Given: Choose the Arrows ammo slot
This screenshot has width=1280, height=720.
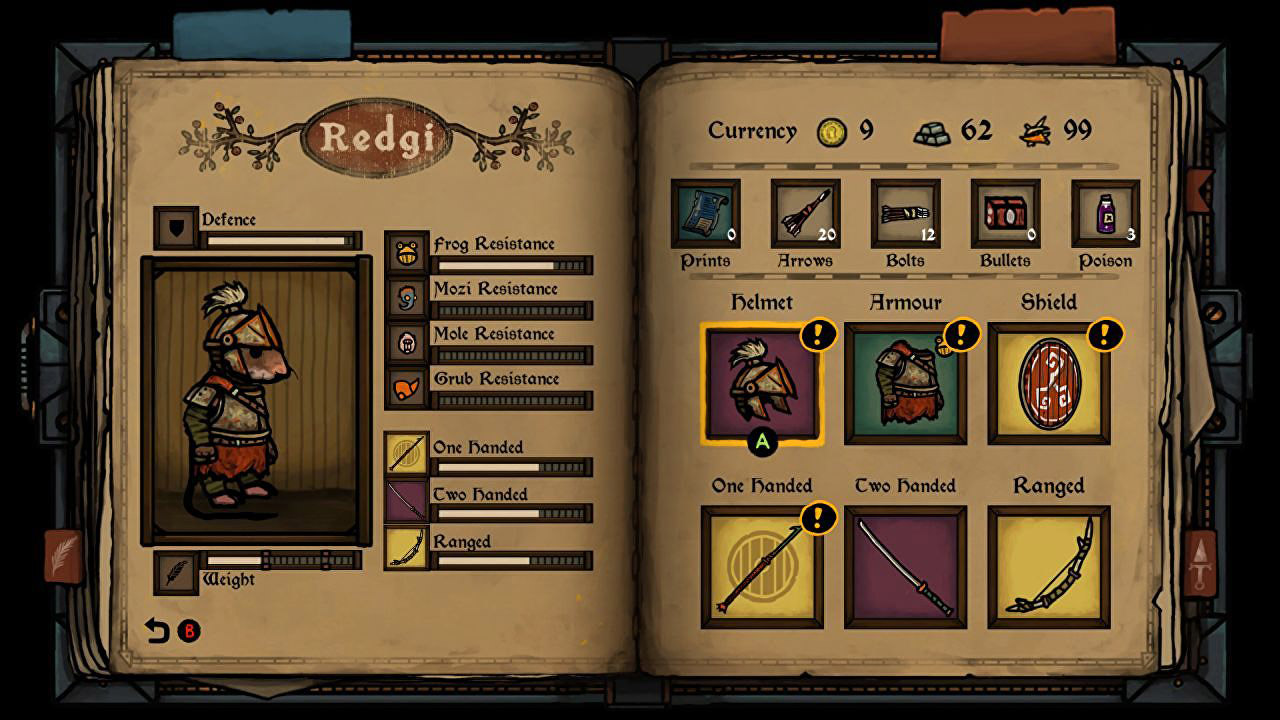Looking at the screenshot, I should pyautogui.click(x=805, y=213).
